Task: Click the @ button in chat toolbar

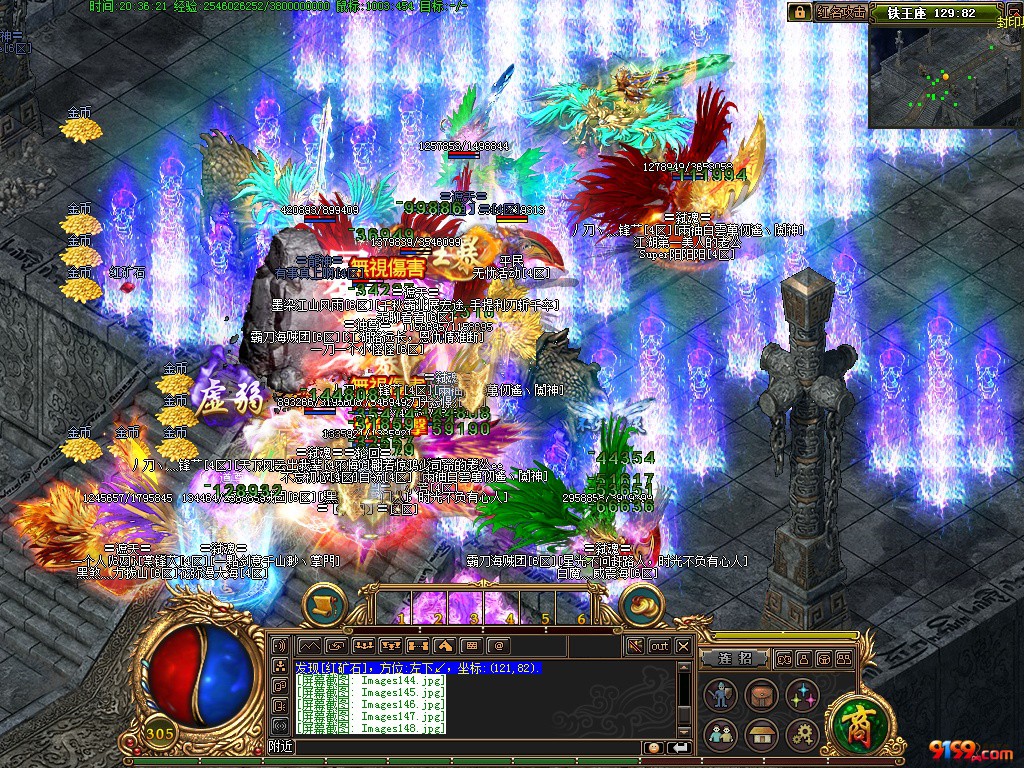Action: tap(498, 646)
